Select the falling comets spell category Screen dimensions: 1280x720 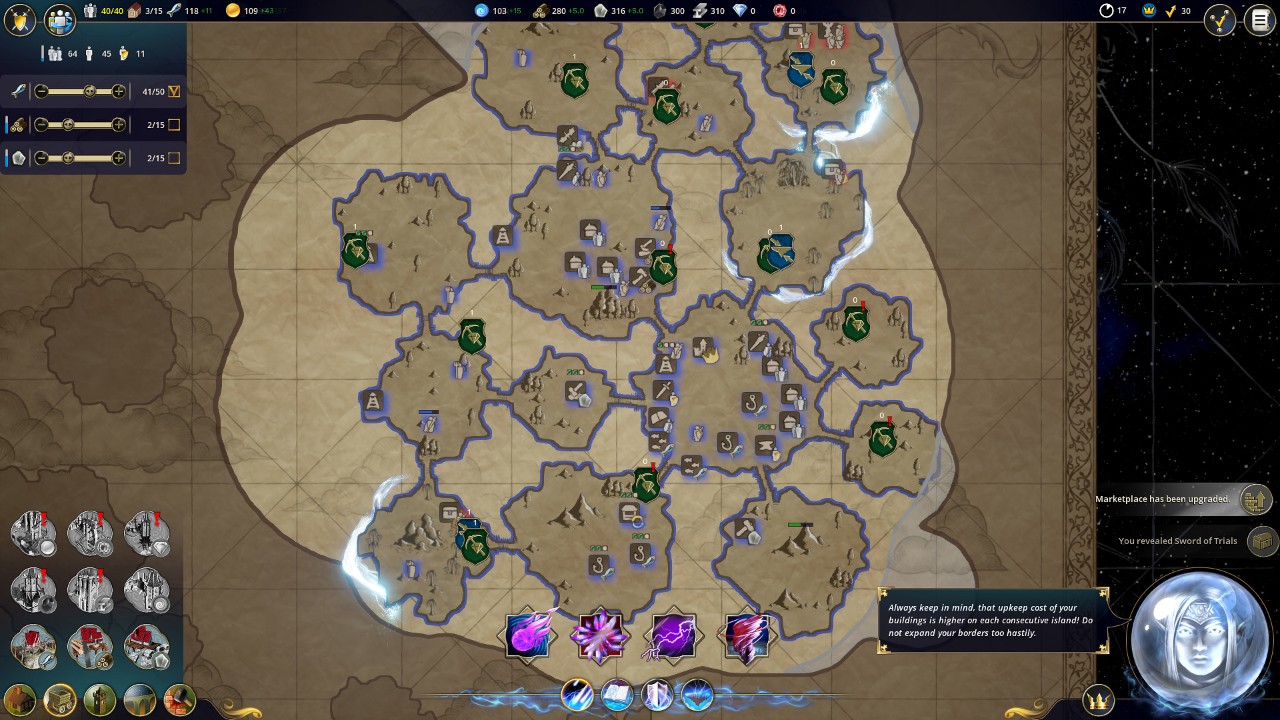click(x=577, y=694)
